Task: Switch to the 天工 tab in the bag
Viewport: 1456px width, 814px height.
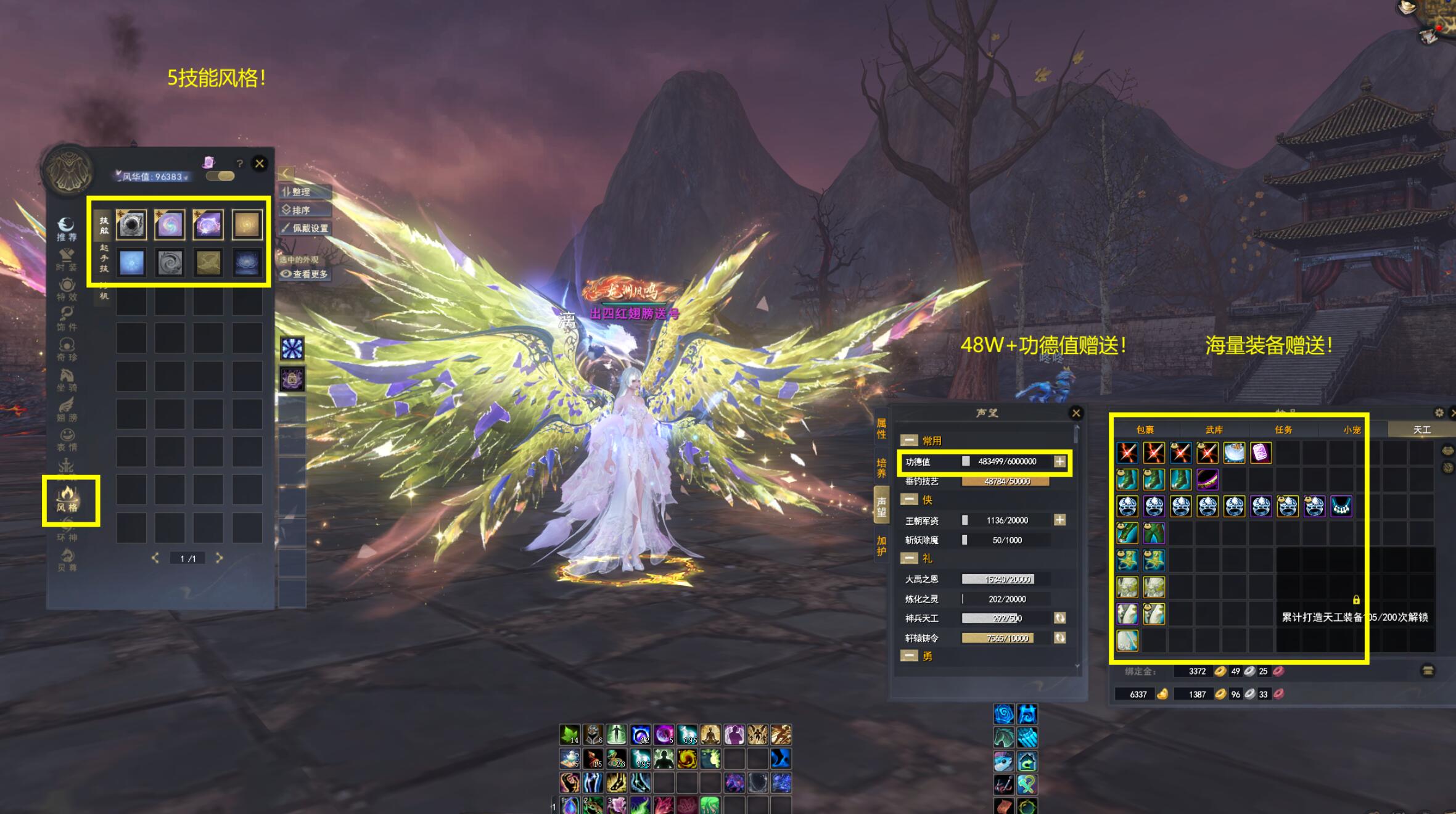Action: (1421, 430)
